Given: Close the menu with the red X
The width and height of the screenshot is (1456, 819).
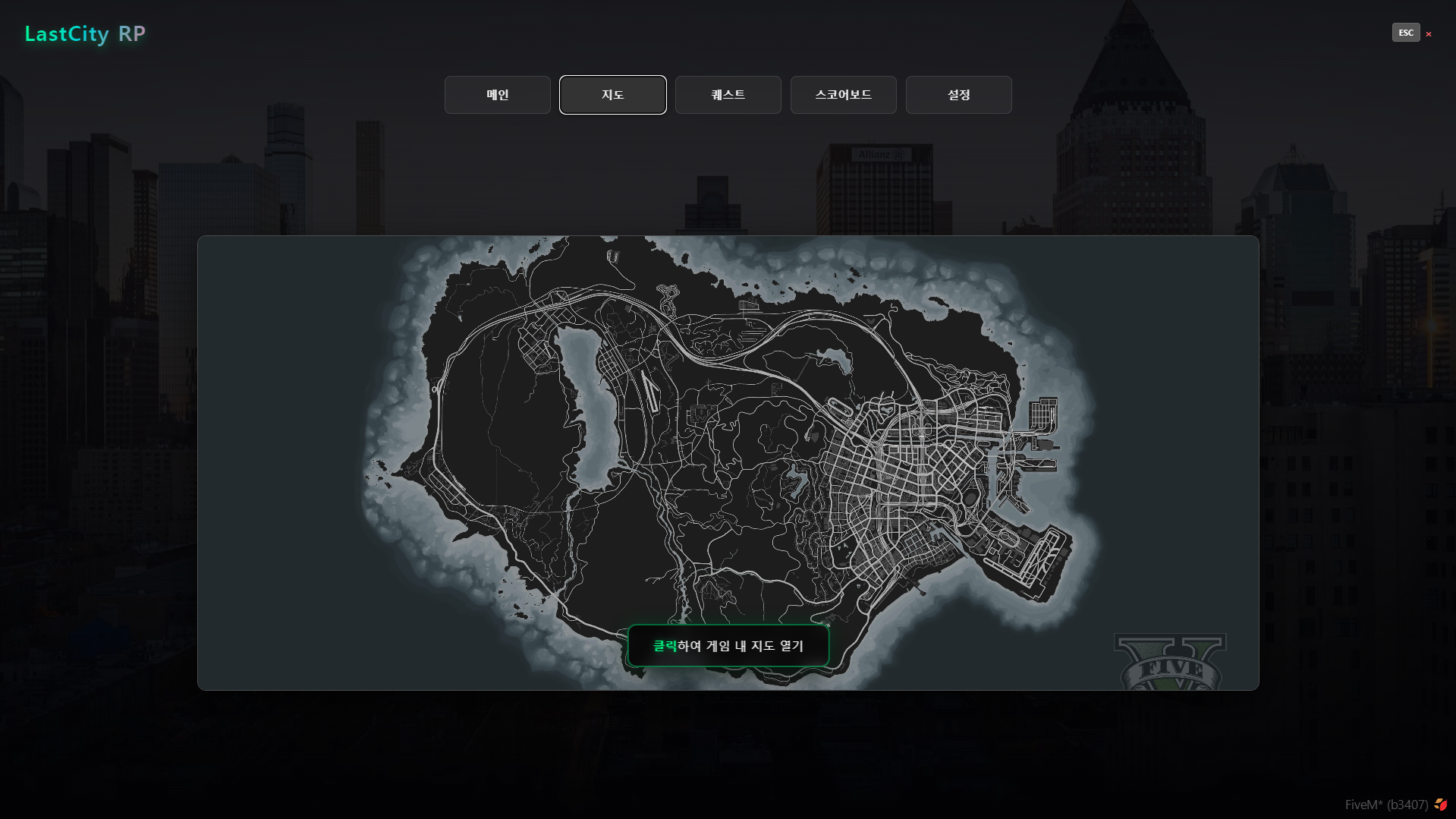Looking at the screenshot, I should [x=1429, y=34].
